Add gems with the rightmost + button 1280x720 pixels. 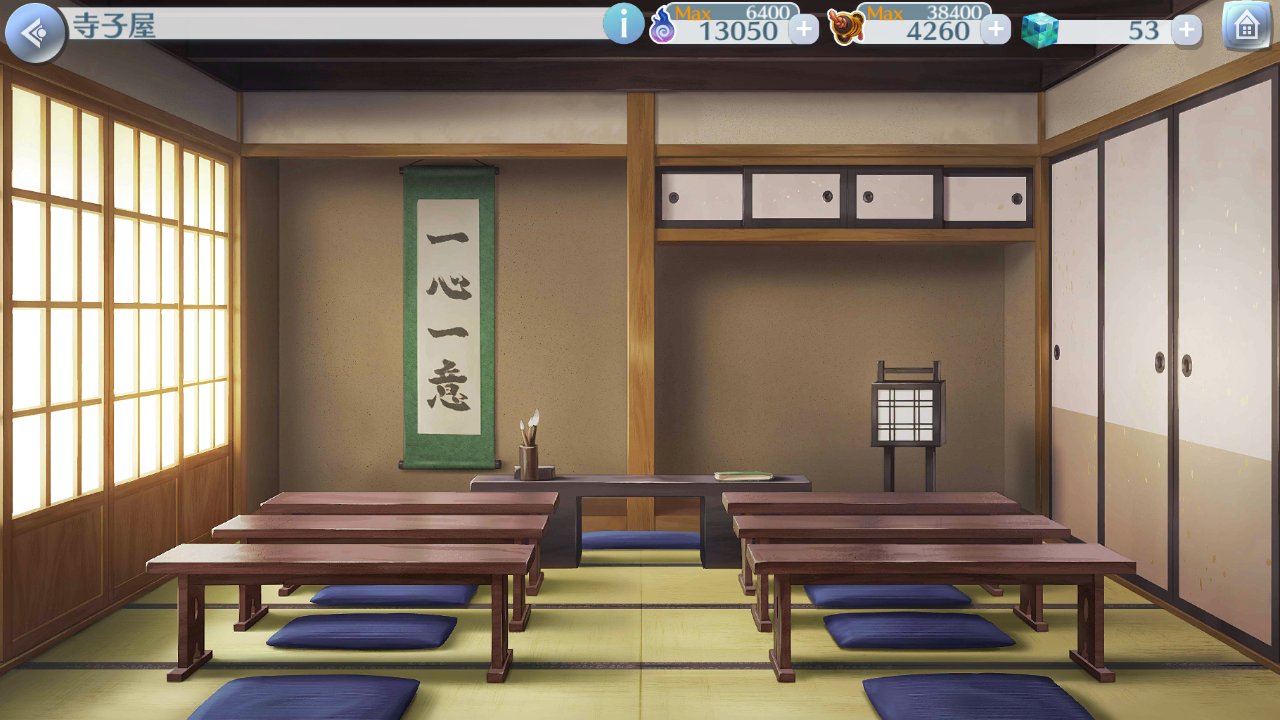(1186, 30)
